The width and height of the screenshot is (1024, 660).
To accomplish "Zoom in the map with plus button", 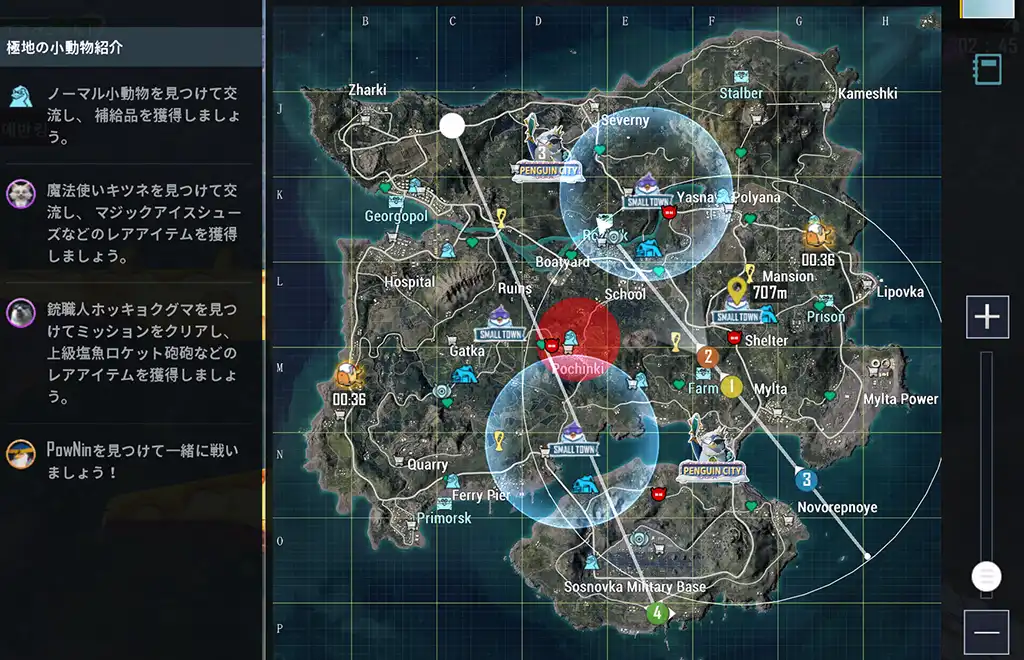I will click(987, 317).
